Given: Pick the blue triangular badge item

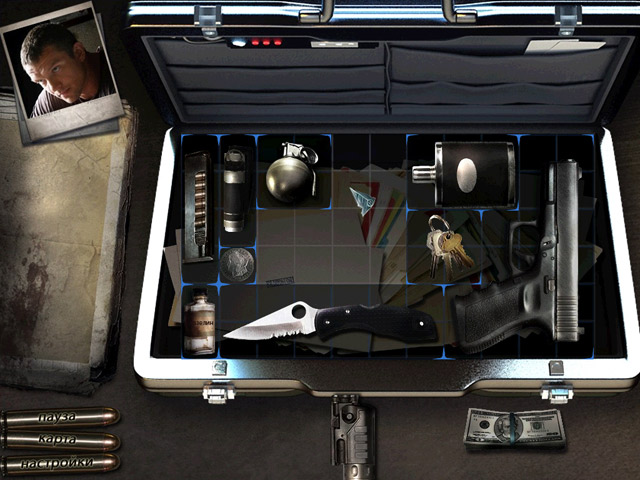Looking at the screenshot, I should click(362, 199).
